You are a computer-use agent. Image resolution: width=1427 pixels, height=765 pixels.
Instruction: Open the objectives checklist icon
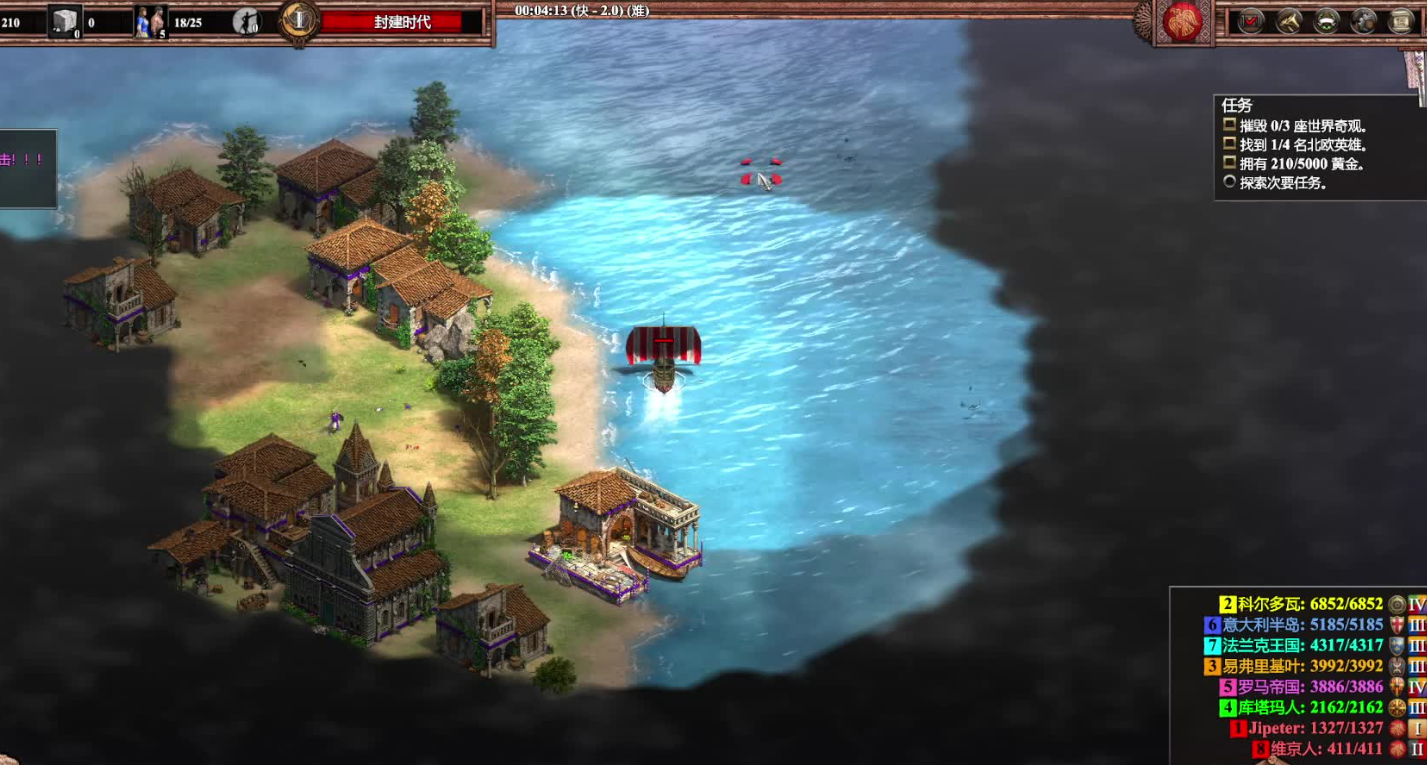[1251, 21]
